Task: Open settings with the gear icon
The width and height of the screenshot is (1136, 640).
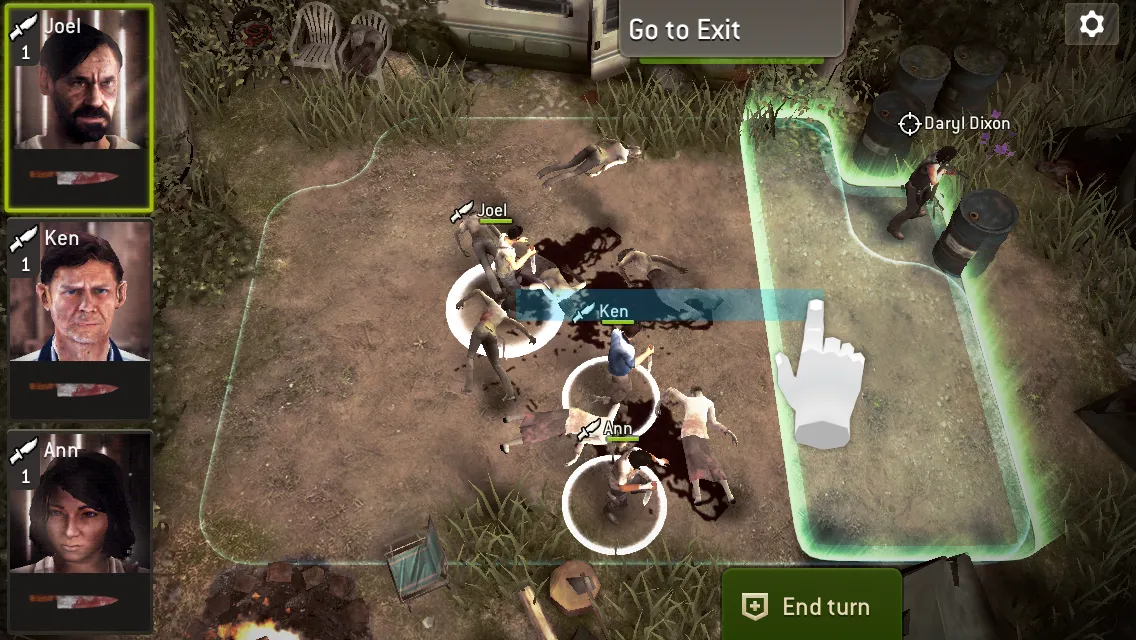Action: [x=1091, y=25]
